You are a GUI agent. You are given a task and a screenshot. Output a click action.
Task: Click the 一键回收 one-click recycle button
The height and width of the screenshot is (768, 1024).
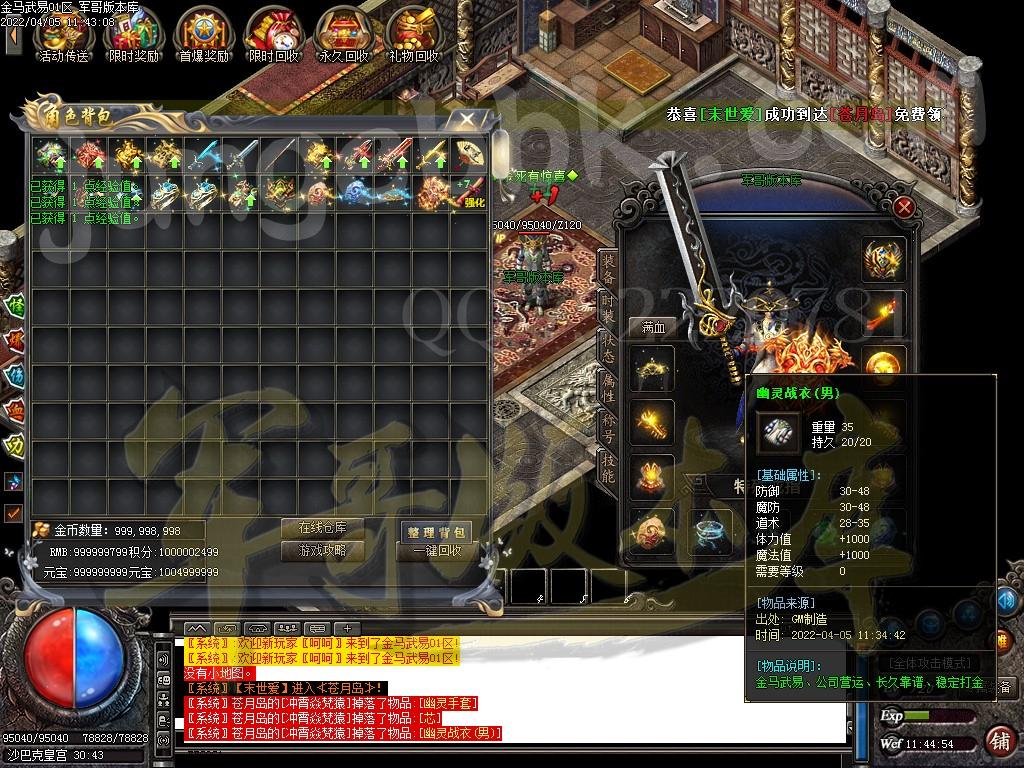[x=436, y=551]
